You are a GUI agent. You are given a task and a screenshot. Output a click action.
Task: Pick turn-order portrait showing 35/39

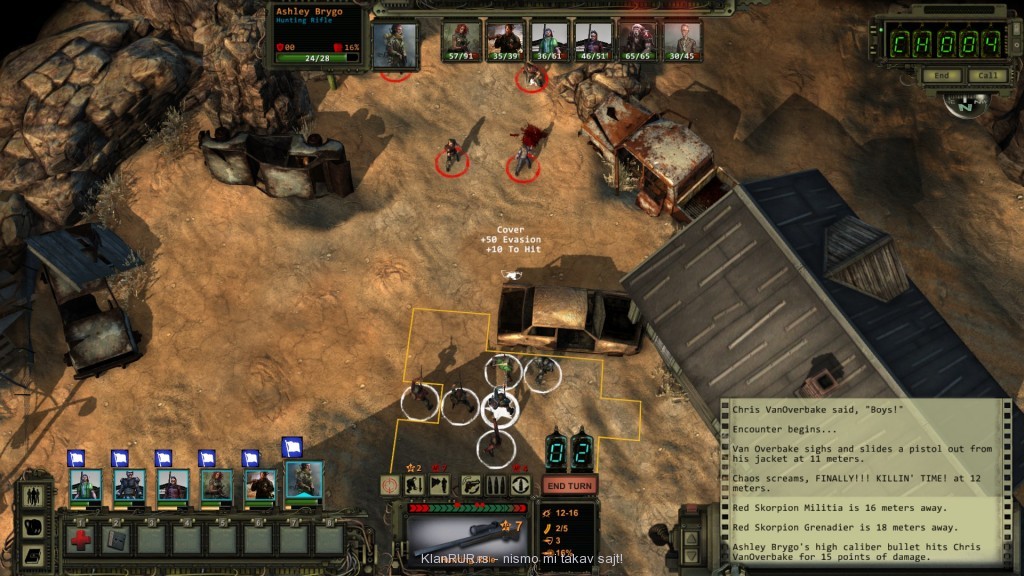point(507,42)
